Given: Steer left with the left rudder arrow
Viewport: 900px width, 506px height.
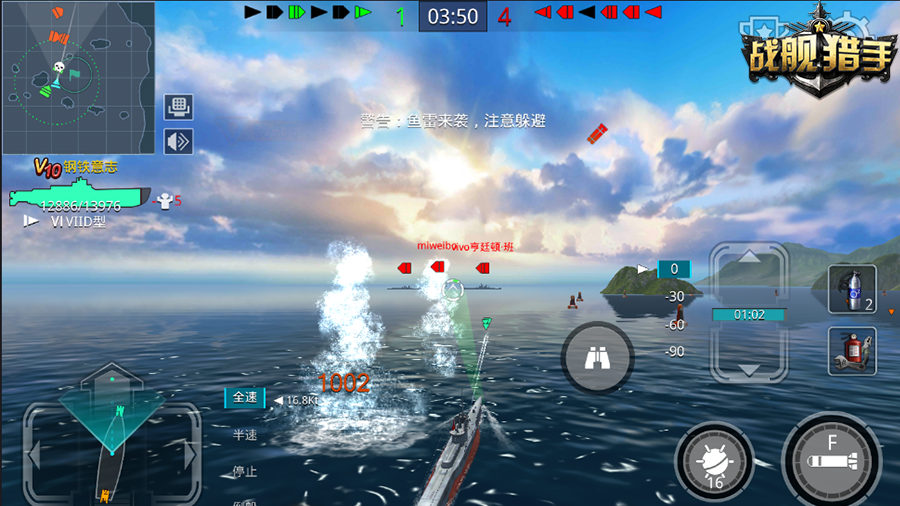Looking at the screenshot, I should [34, 456].
